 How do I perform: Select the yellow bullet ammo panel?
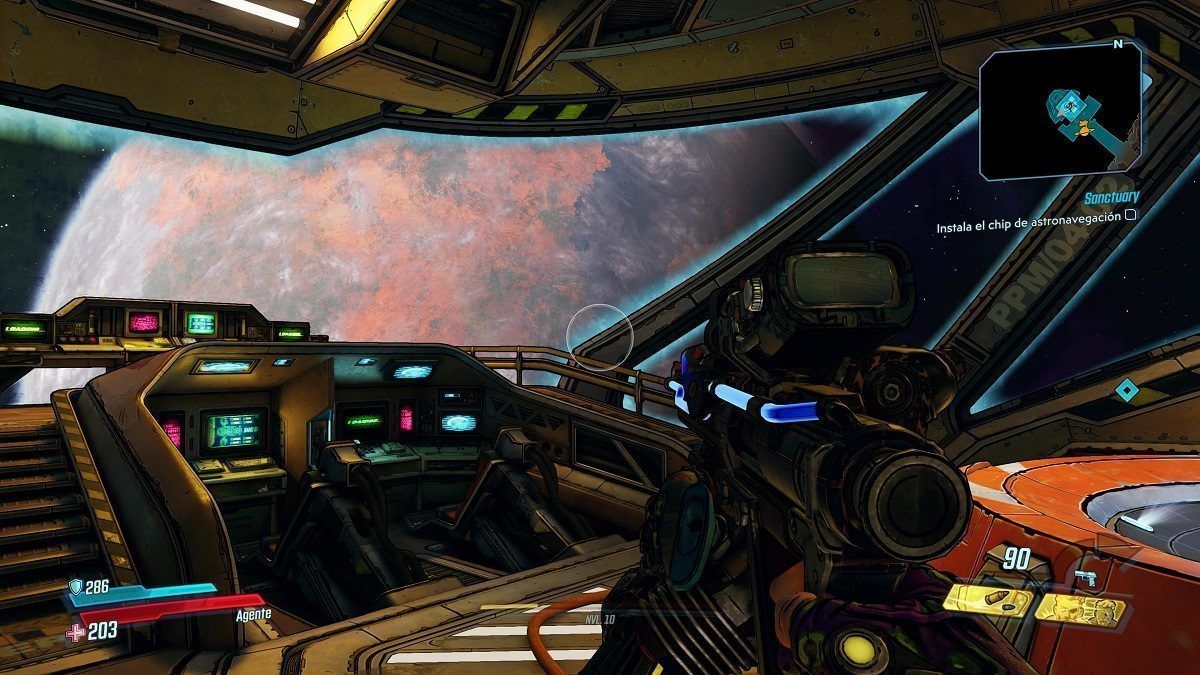989,599
